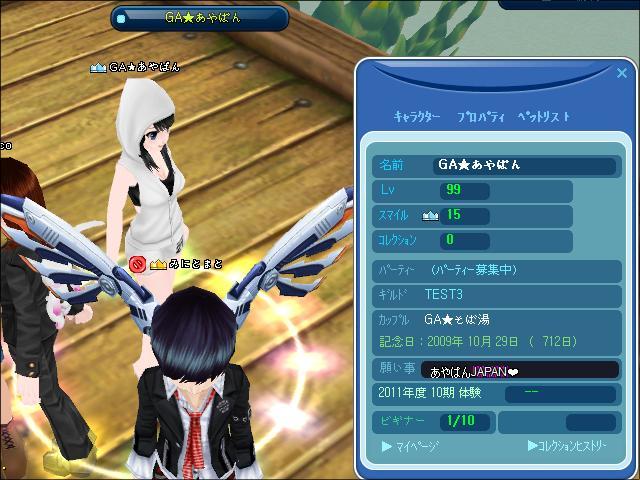Switch to the キャラクター tab
The image size is (640, 480).
[417, 117]
